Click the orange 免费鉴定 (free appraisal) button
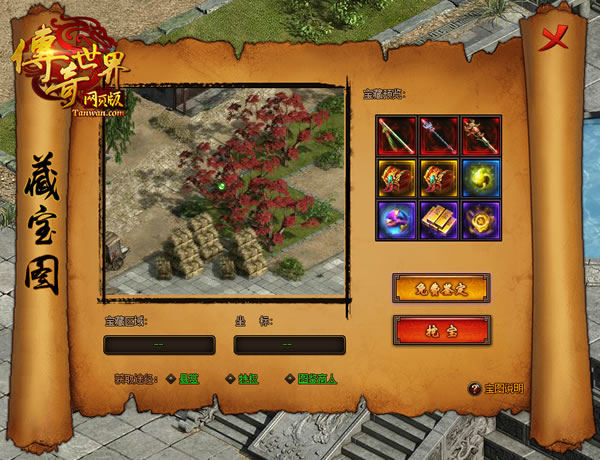This screenshot has width=600, height=460. (x=441, y=288)
